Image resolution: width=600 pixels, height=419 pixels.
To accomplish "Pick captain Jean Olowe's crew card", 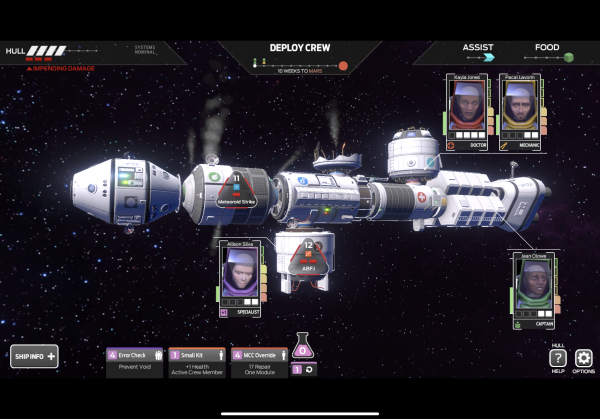I will tap(535, 286).
